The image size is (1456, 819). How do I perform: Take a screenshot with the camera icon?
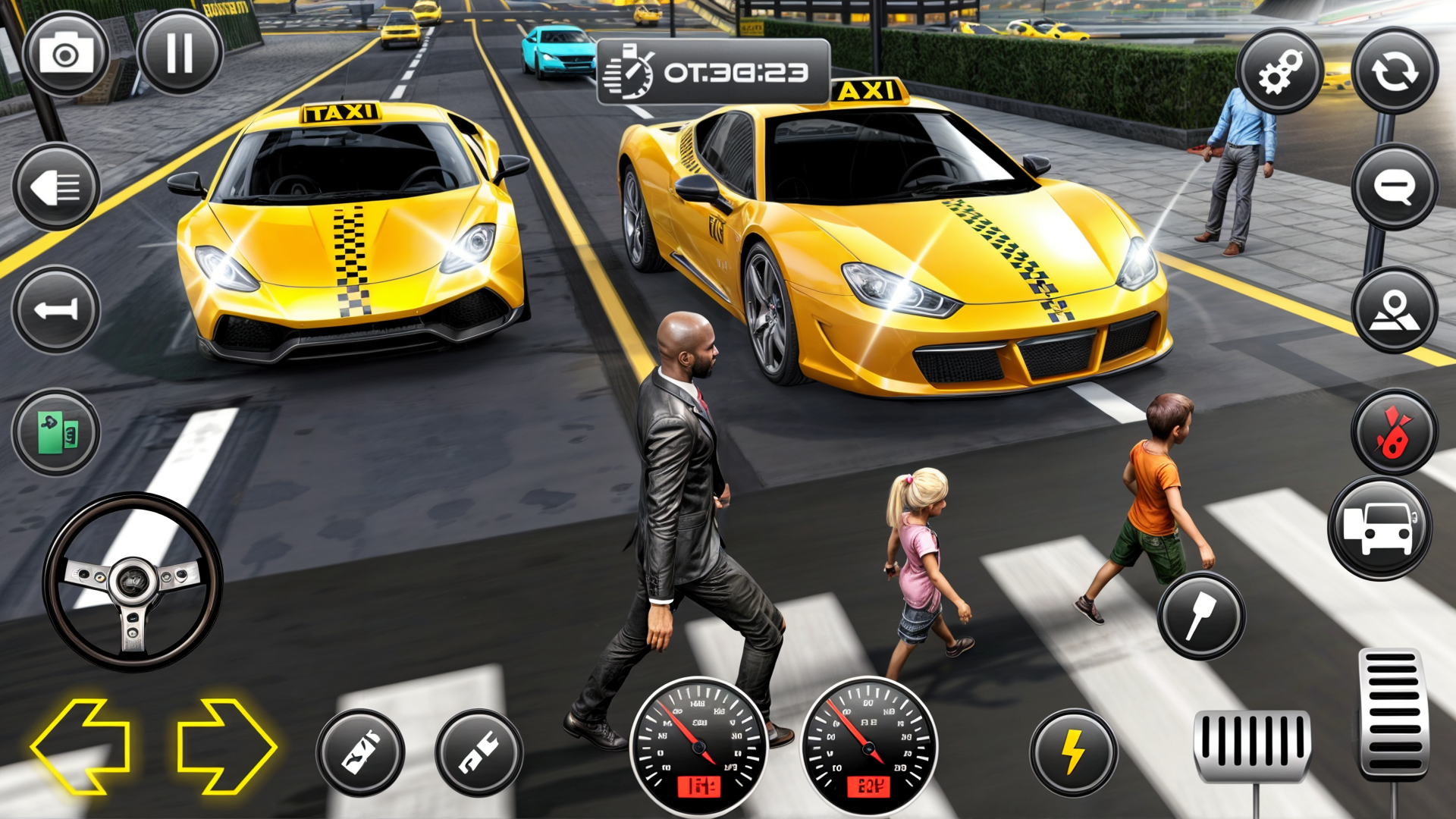coord(64,53)
